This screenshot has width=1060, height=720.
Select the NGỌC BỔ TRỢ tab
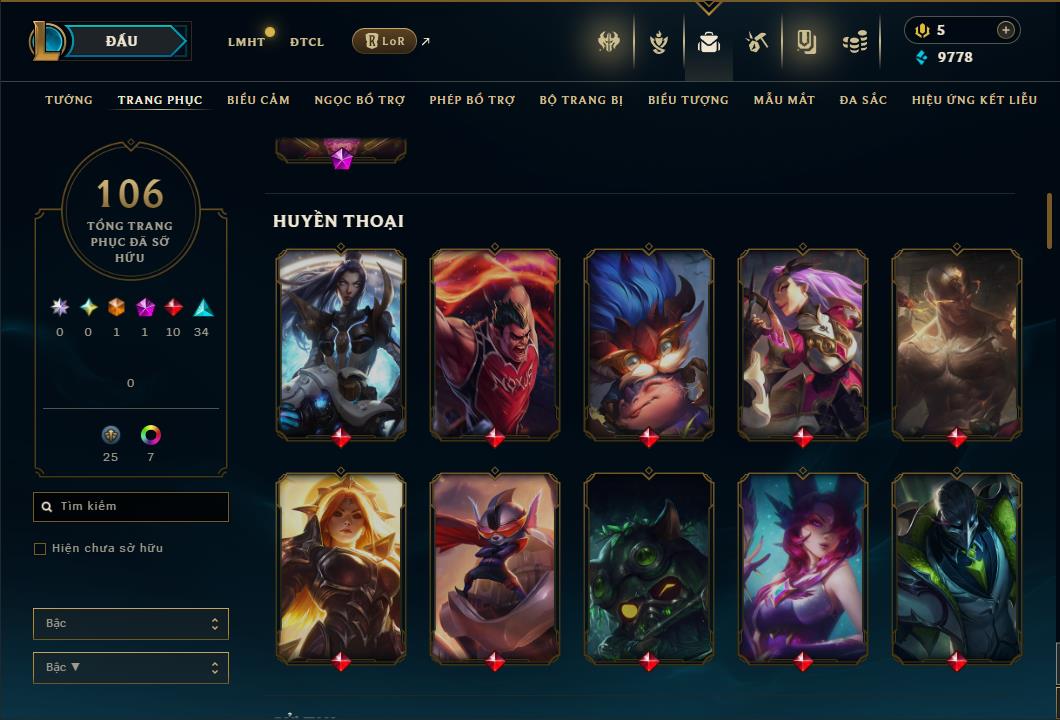click(x=359, y=100)
